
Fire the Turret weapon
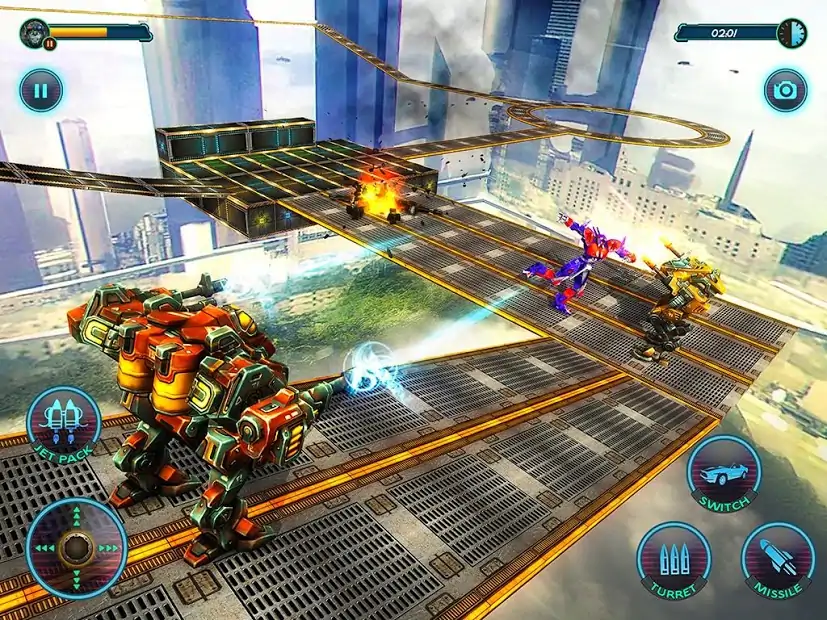click(674, 560)
